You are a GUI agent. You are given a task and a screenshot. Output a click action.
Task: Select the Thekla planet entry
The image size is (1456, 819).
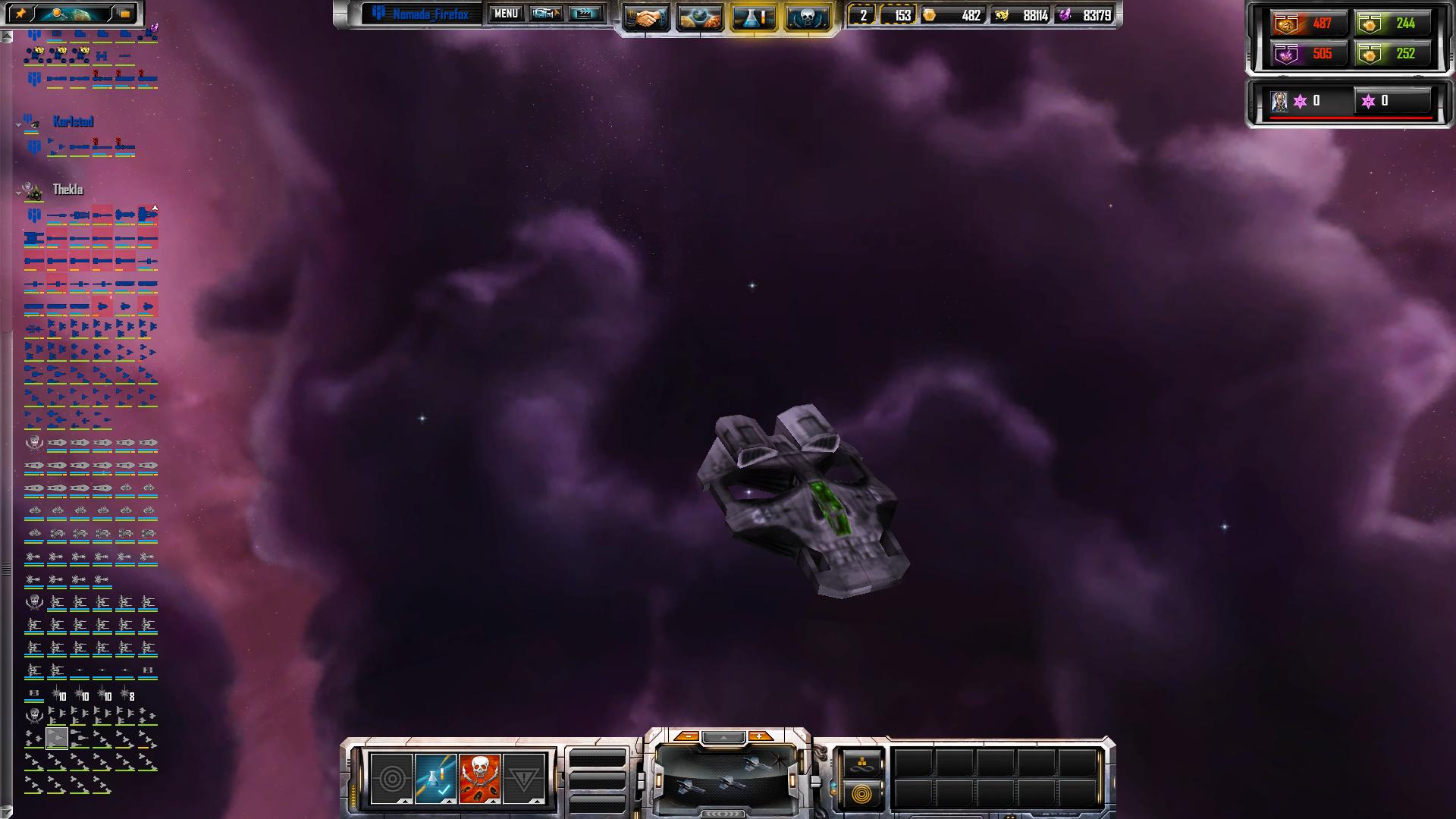coord(67,190)
